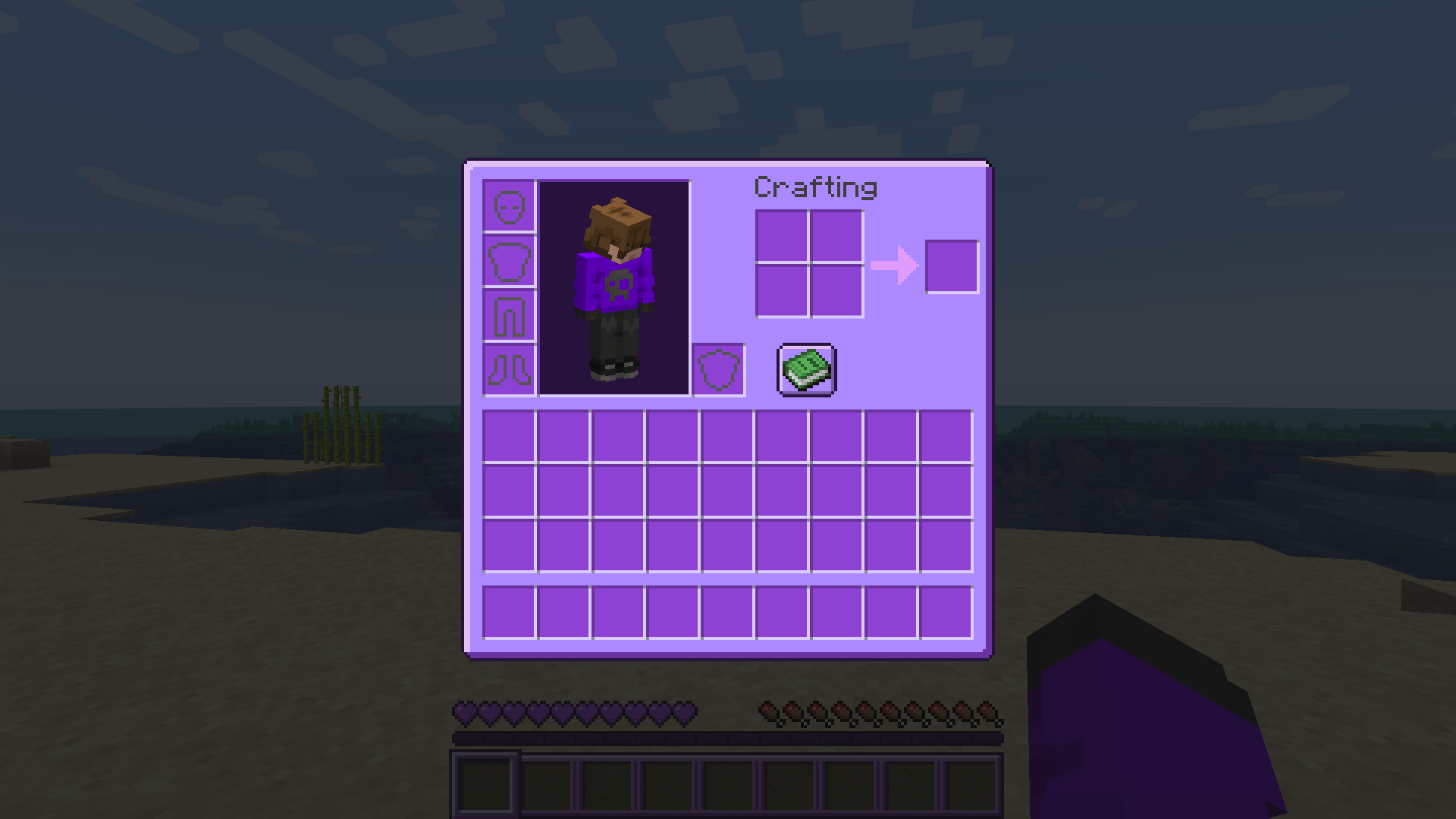Select the chestplate armor slot

coord(508,263)
